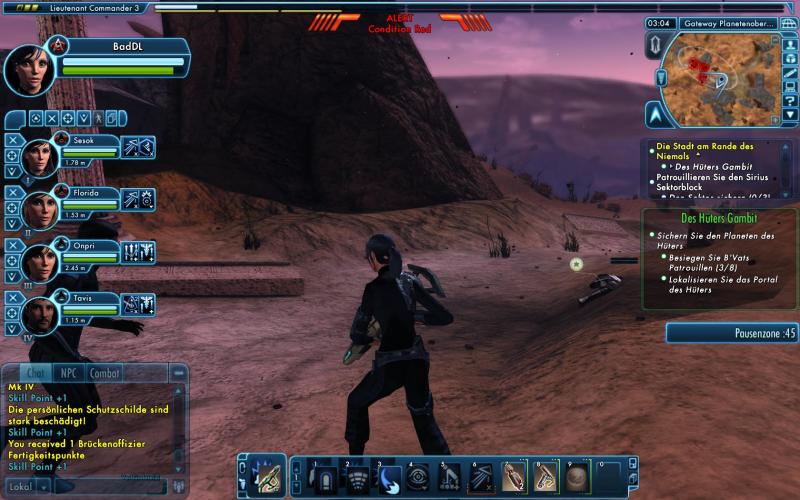The image size is (800, 500).
Task: Open the Combat log tab
Action: click(x=105, y=373)
